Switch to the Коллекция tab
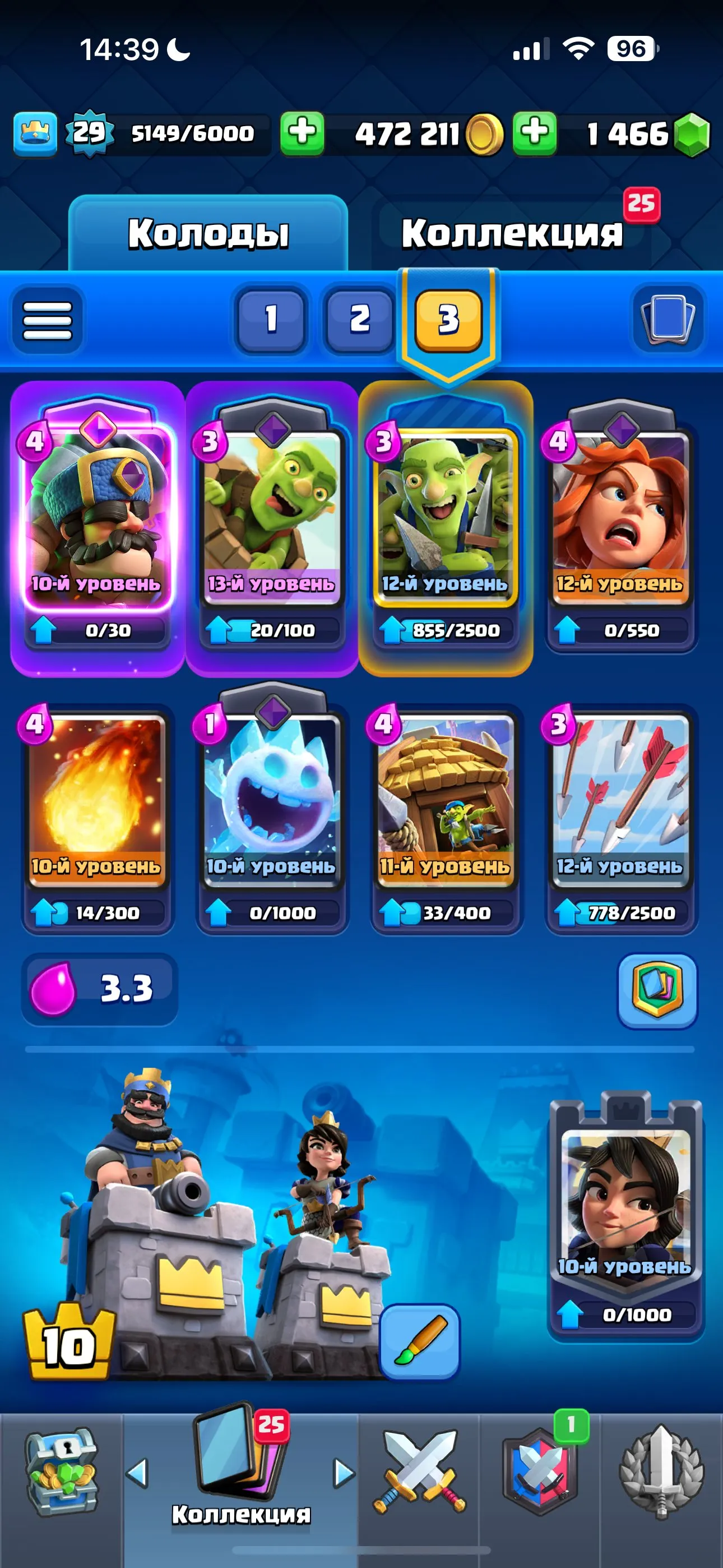This screenshot has height=1568, width=723. 515,234
